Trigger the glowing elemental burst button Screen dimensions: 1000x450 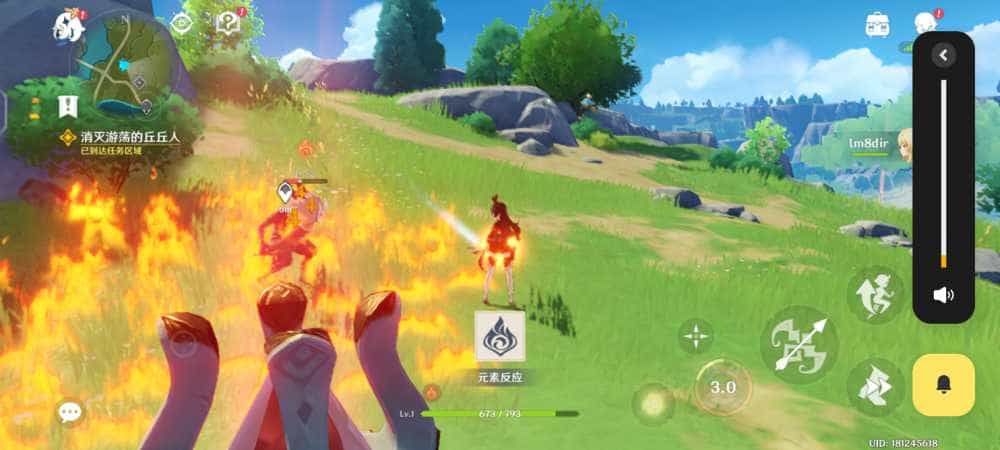(x=653, y=403)
